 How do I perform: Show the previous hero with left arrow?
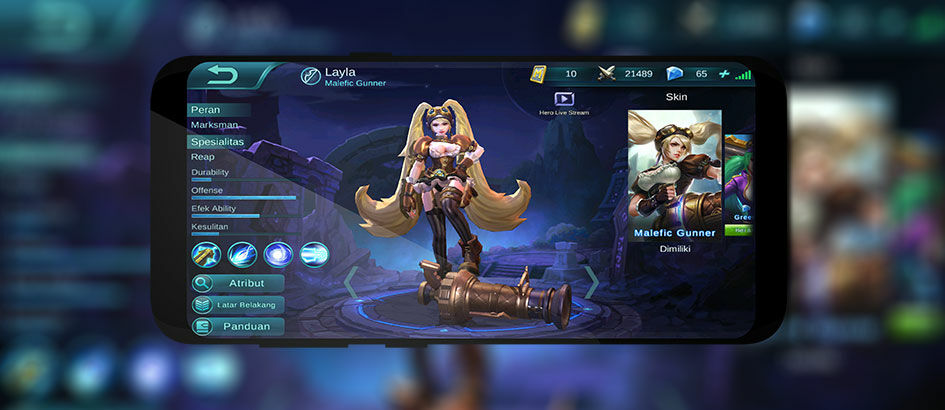coord(351,282)
